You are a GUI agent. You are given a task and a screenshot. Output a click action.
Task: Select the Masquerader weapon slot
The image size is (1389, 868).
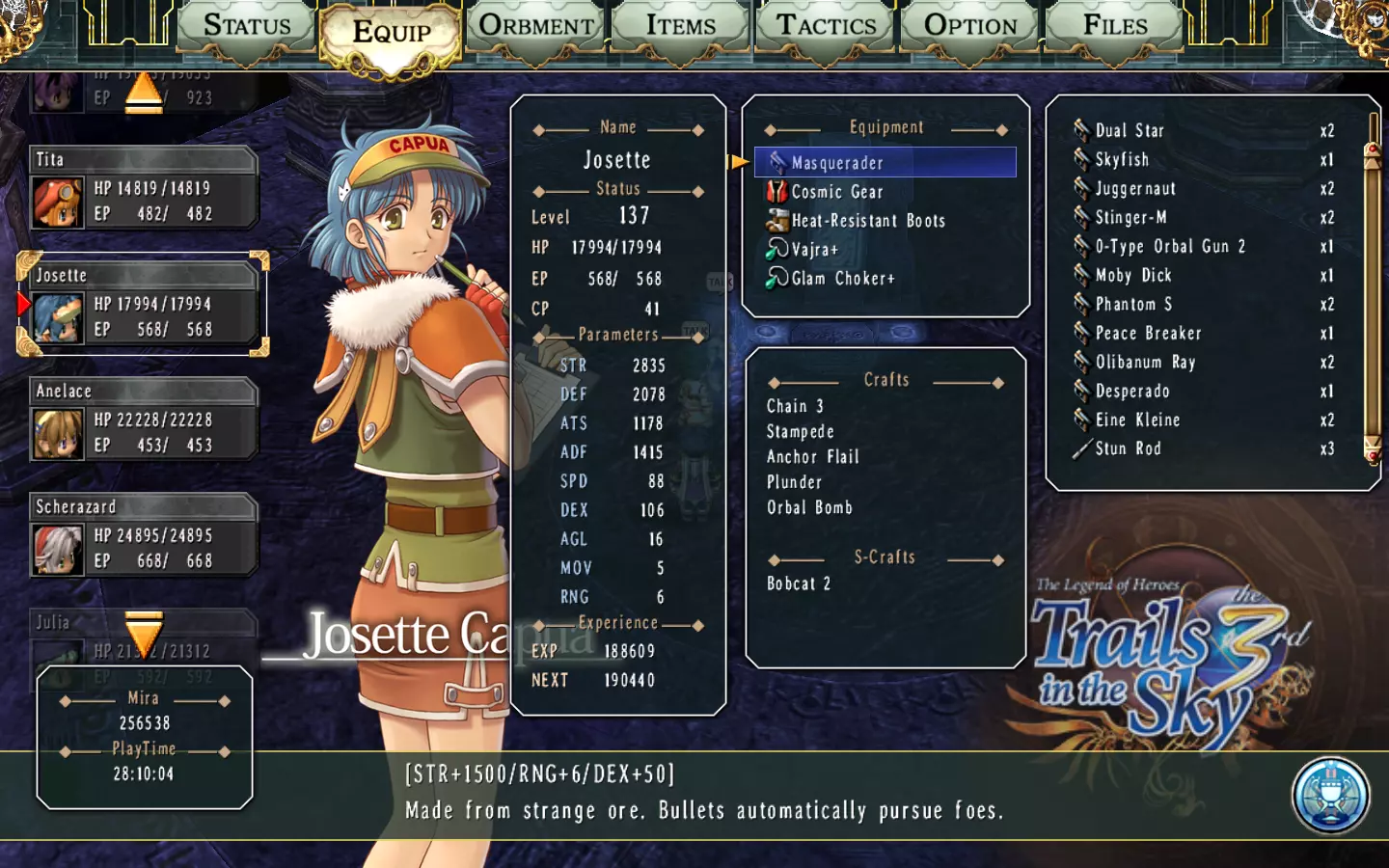(x=885, y=163)
